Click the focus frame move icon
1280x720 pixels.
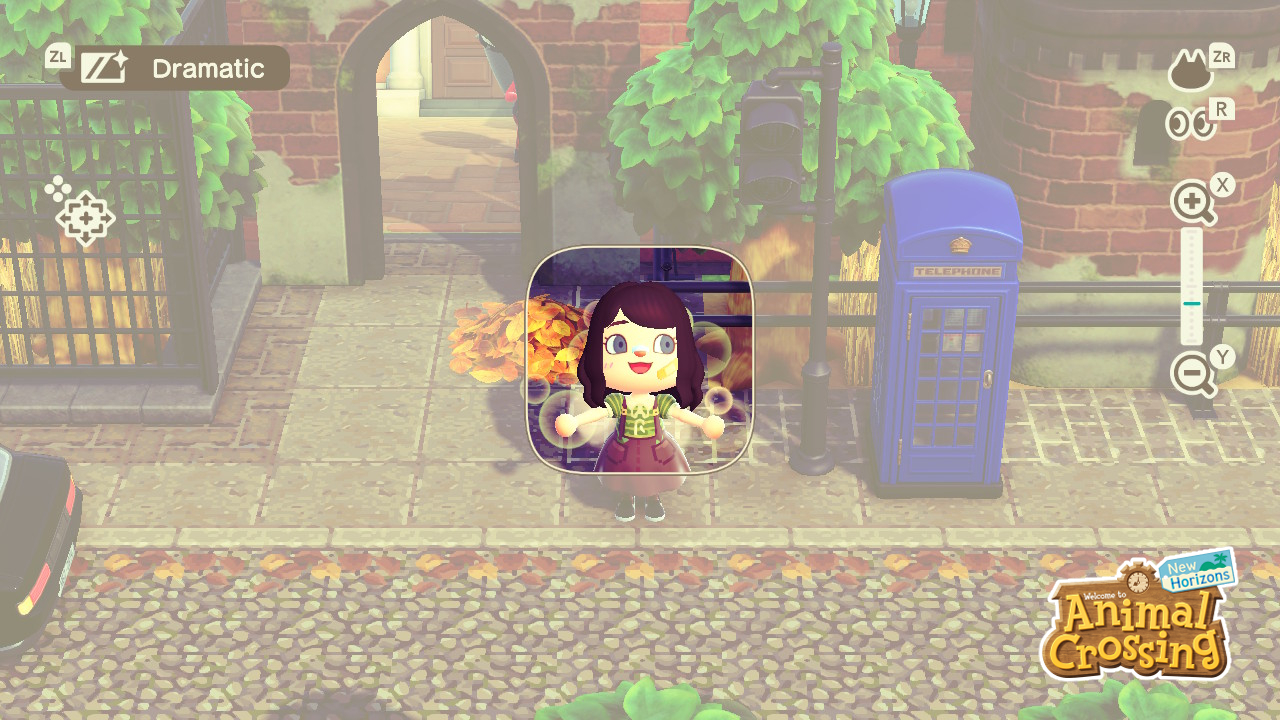[84, 216]
